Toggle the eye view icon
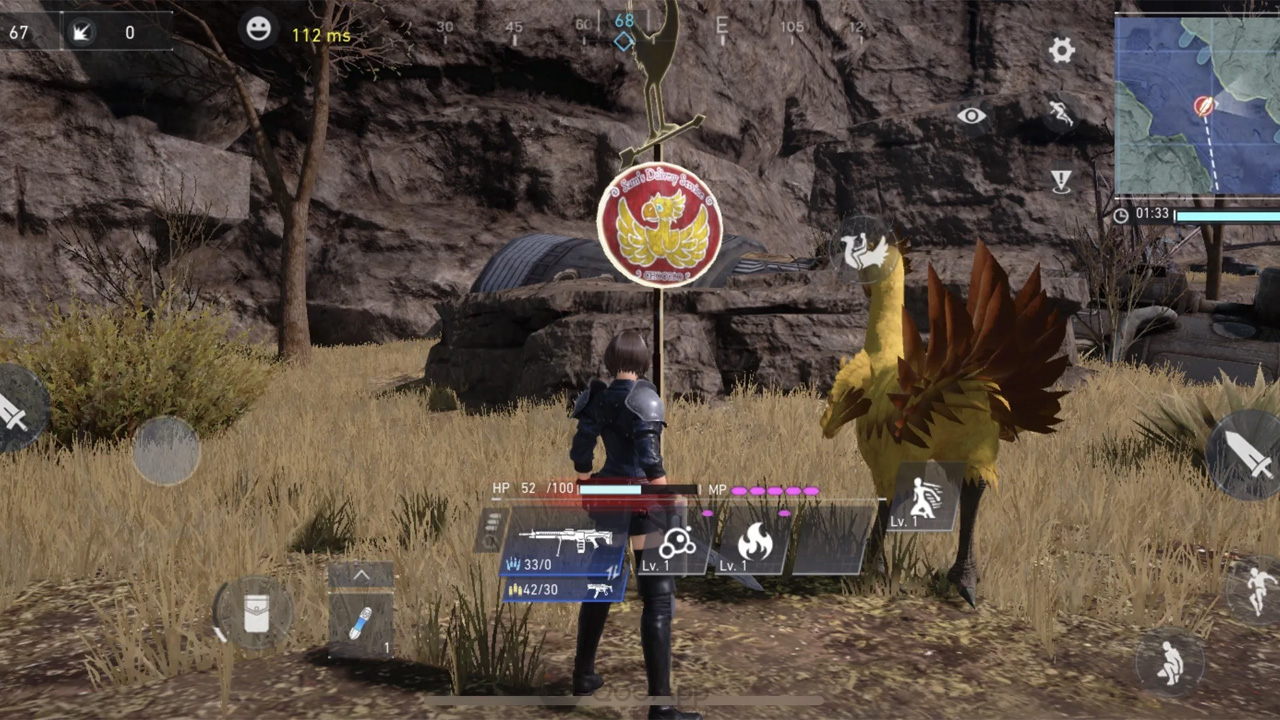The height and width of the screenshot is (720, 1280). click(x=971, y=116)
